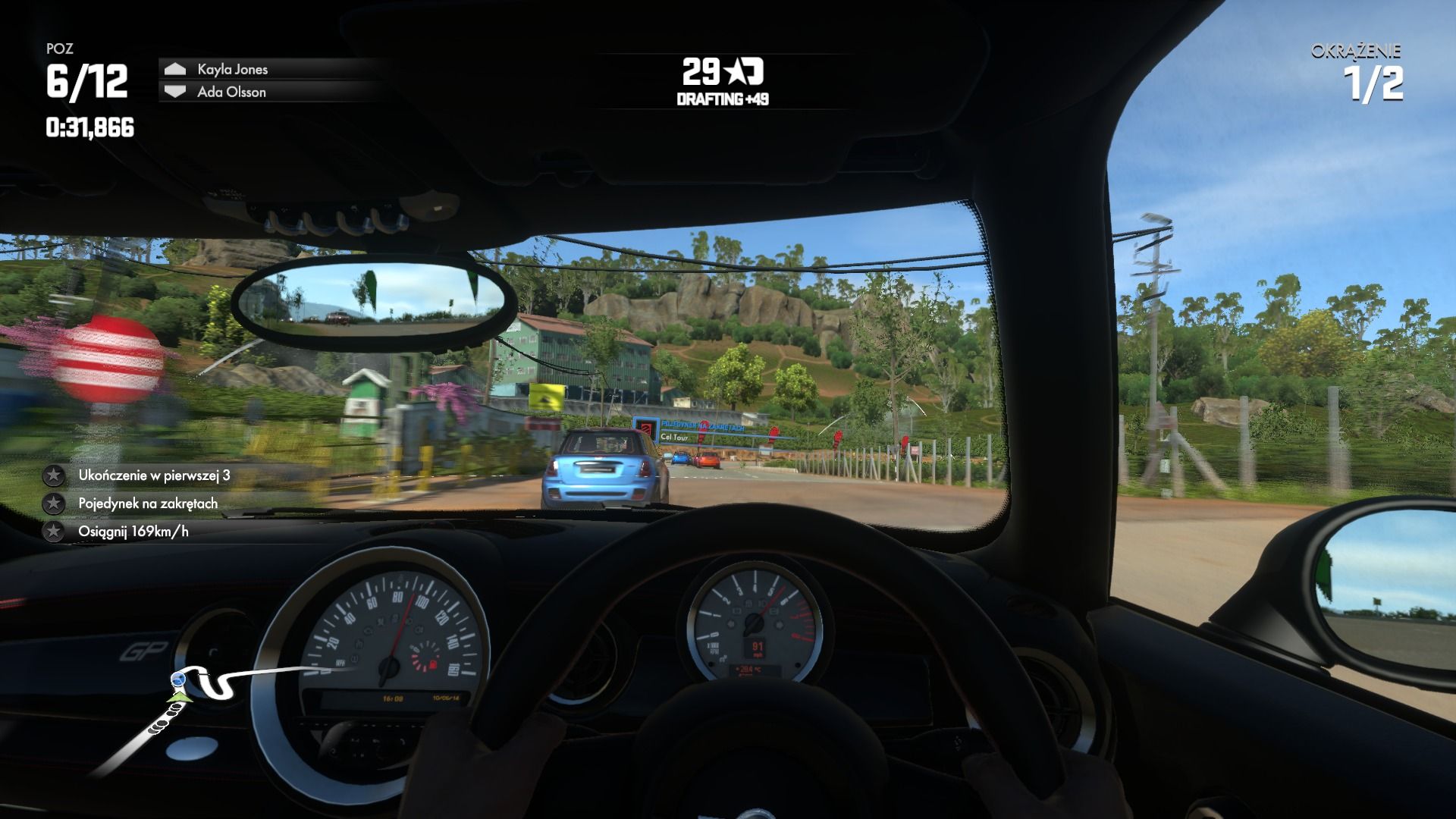Select Ada Olsson in the standings
The height and width of the screenshot is (819, 1456).
click(231, 92)
